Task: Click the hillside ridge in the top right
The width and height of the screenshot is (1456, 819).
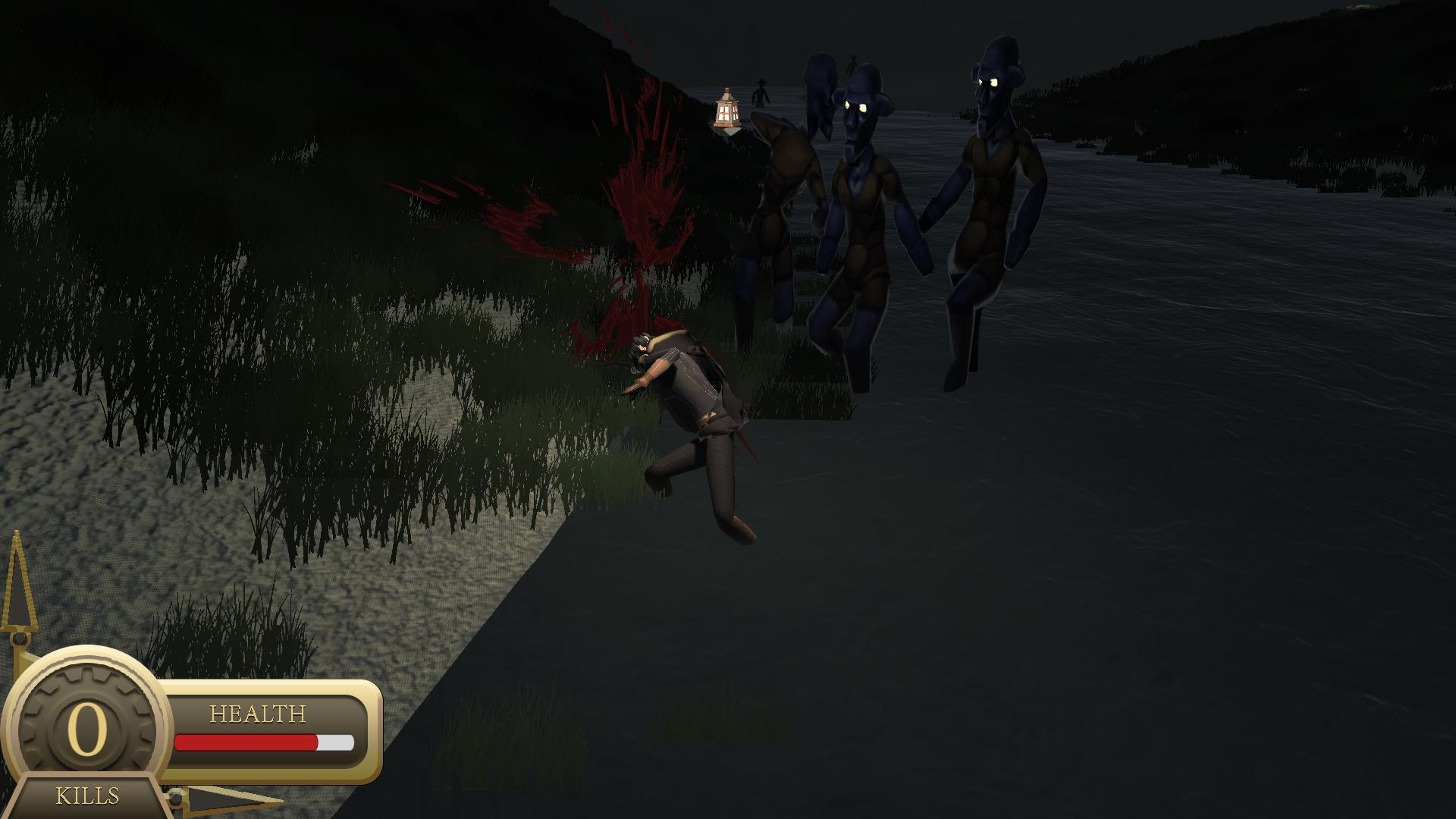Action: pos(1289,76)
